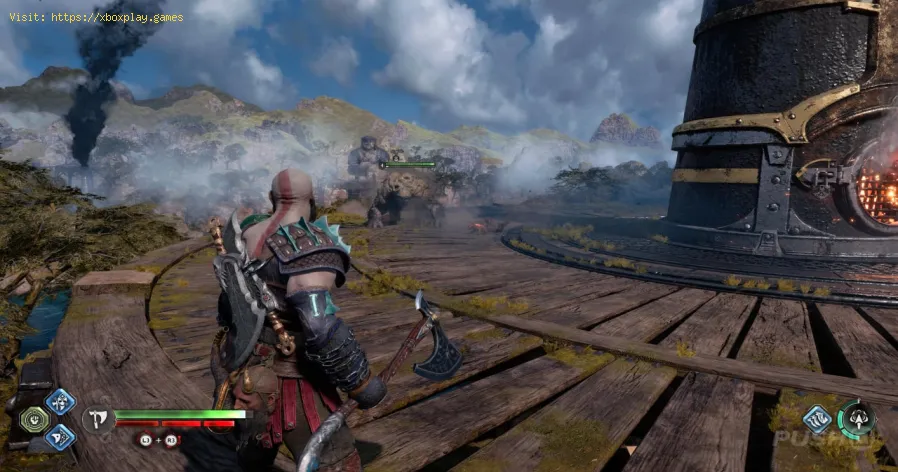Activate the green fist relic icon
Screen dimensions: 898x472
33,419
